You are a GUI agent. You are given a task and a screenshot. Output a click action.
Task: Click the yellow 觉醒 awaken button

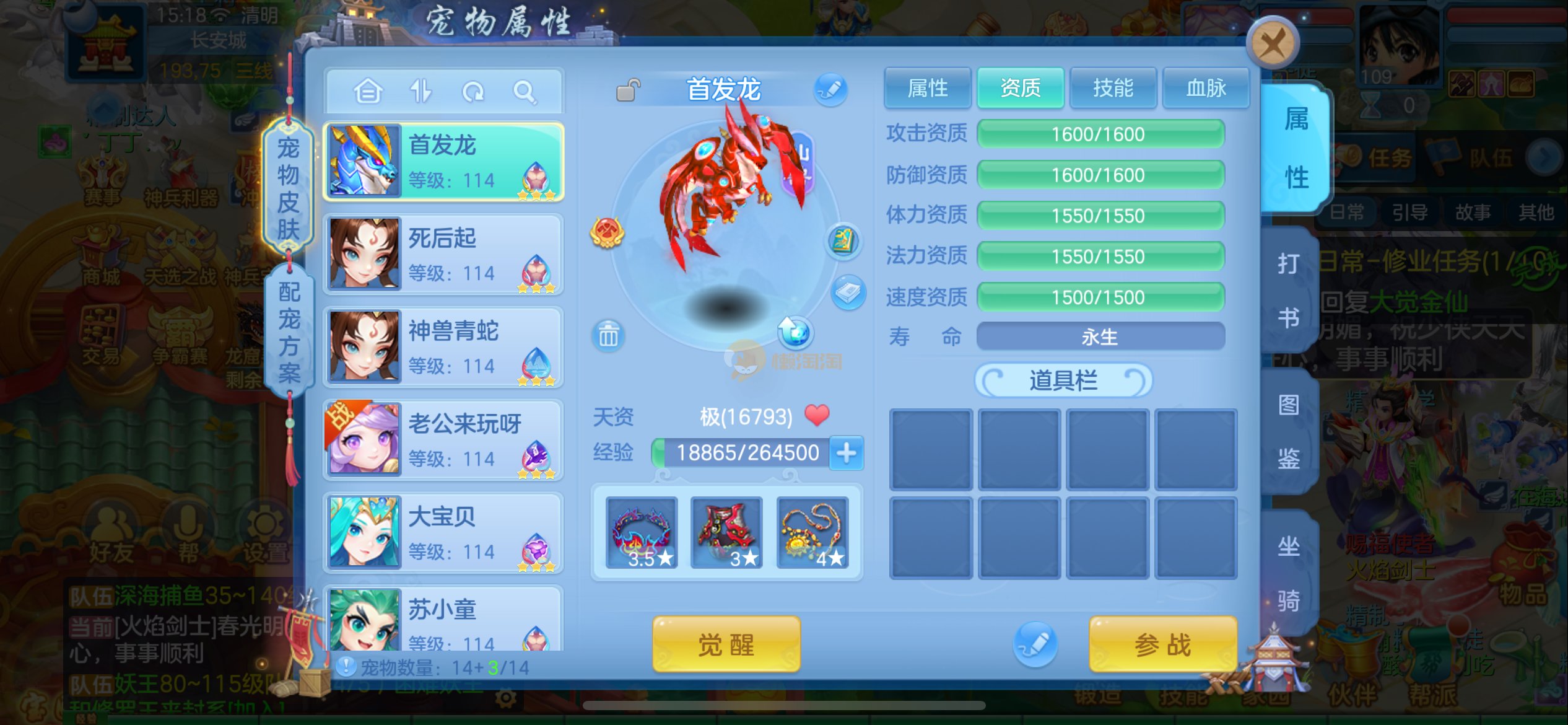coord(726,644)
